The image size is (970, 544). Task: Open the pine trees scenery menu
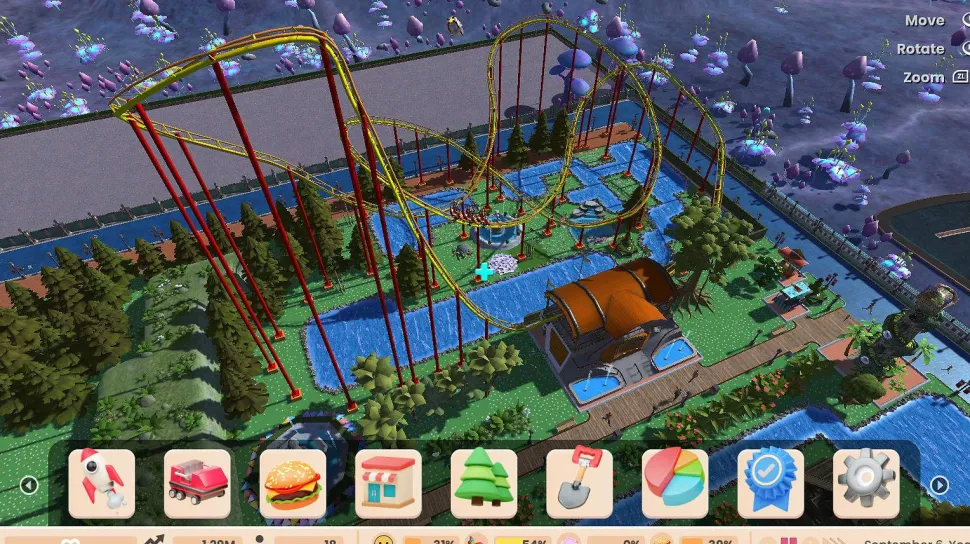coord(484,483)
